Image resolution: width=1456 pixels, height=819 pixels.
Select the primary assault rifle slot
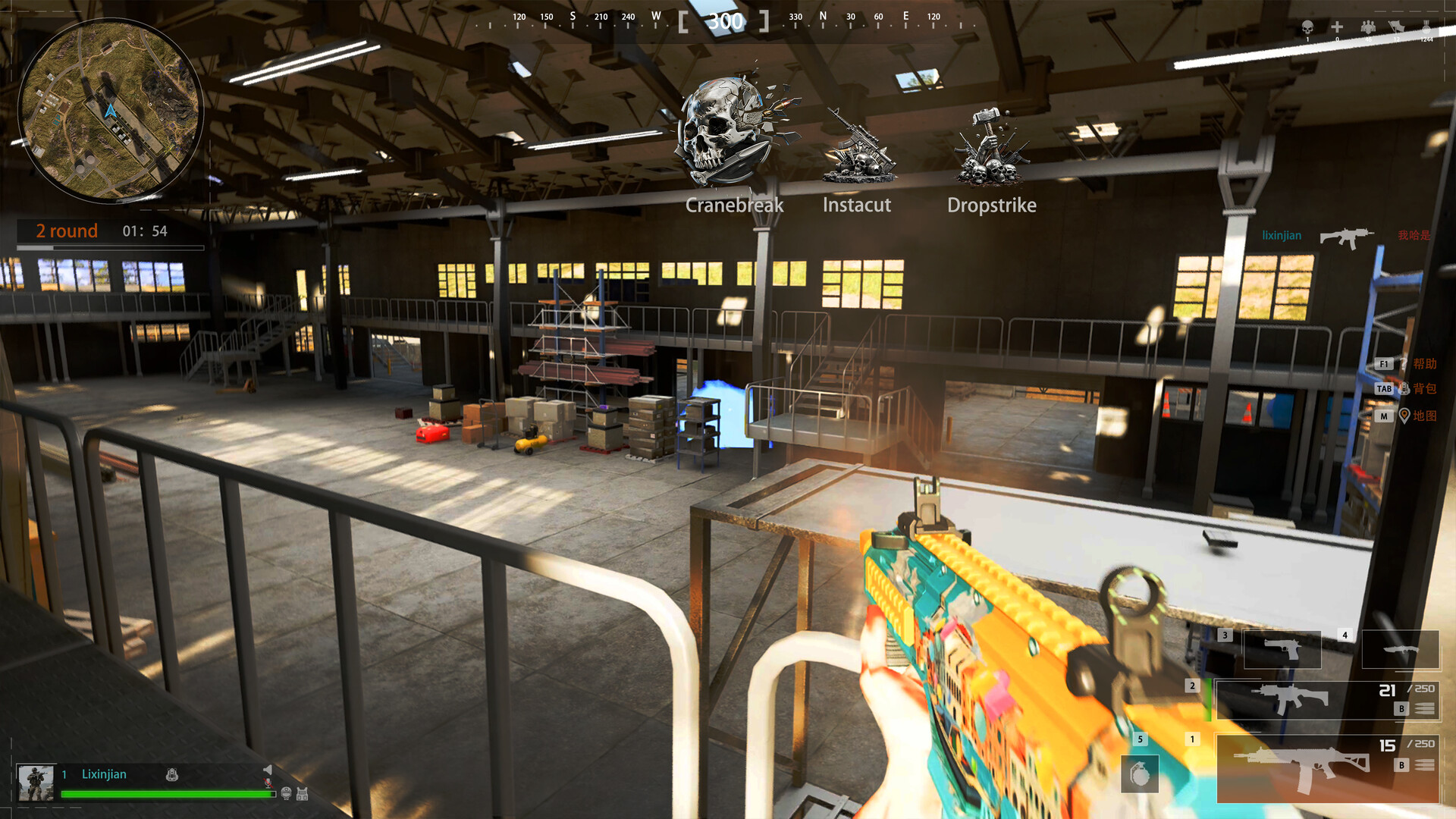1327,767
